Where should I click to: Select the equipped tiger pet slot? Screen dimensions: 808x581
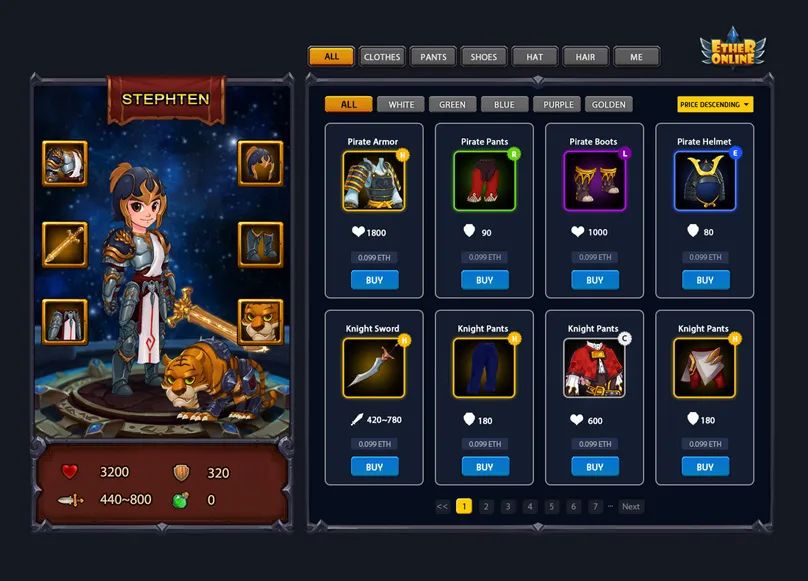pyautogui.click(x=260, y=322)
